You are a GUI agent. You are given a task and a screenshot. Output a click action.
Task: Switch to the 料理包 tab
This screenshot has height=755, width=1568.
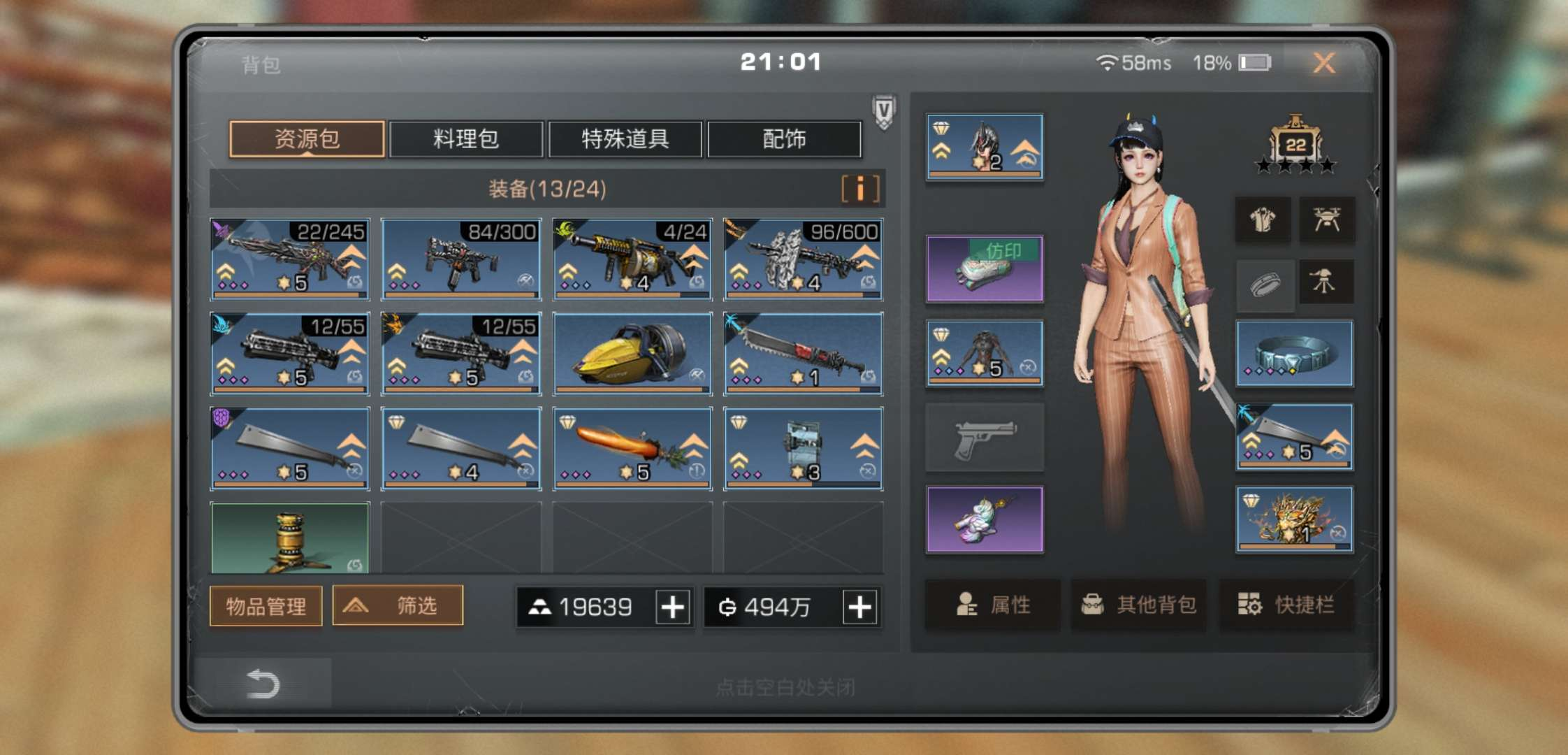point(466,139)
